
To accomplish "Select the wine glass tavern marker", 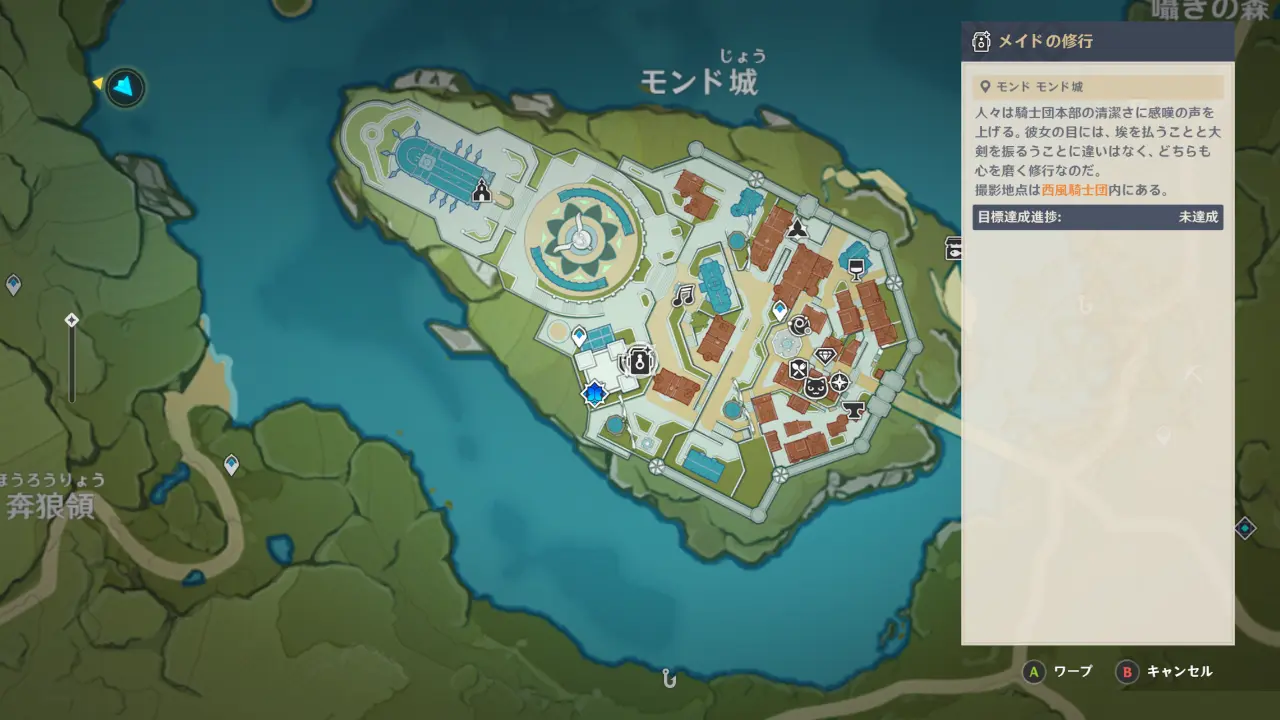I will pyautogui.click(x=855, y=267).
